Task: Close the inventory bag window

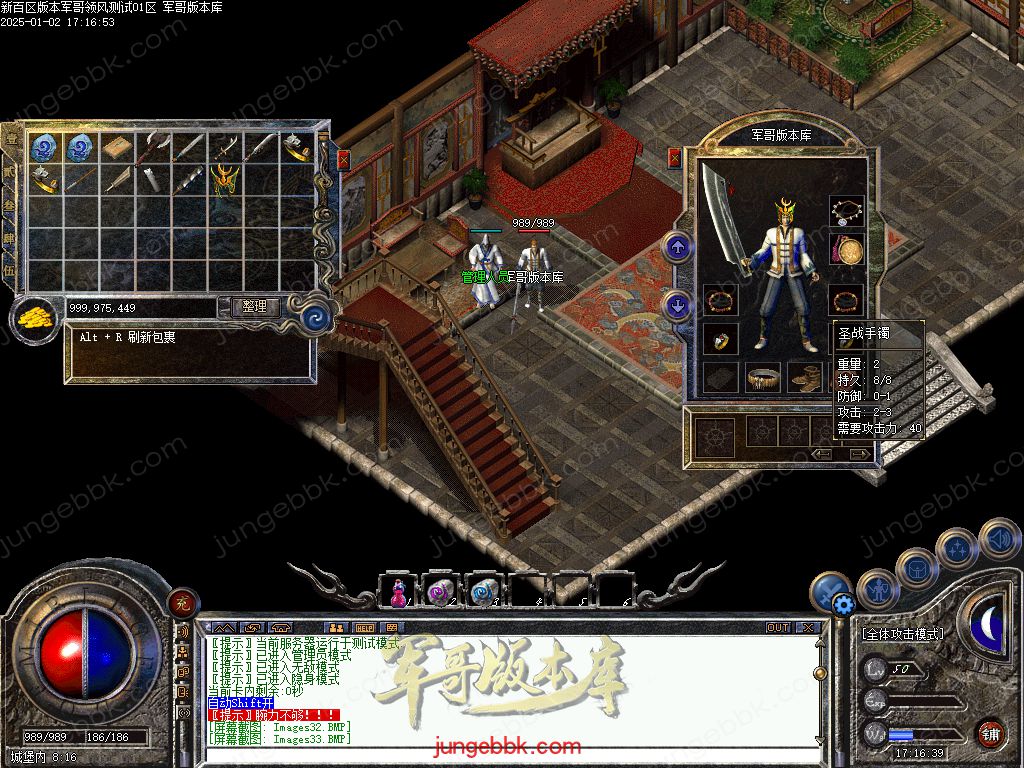Action: click(343, 159)
